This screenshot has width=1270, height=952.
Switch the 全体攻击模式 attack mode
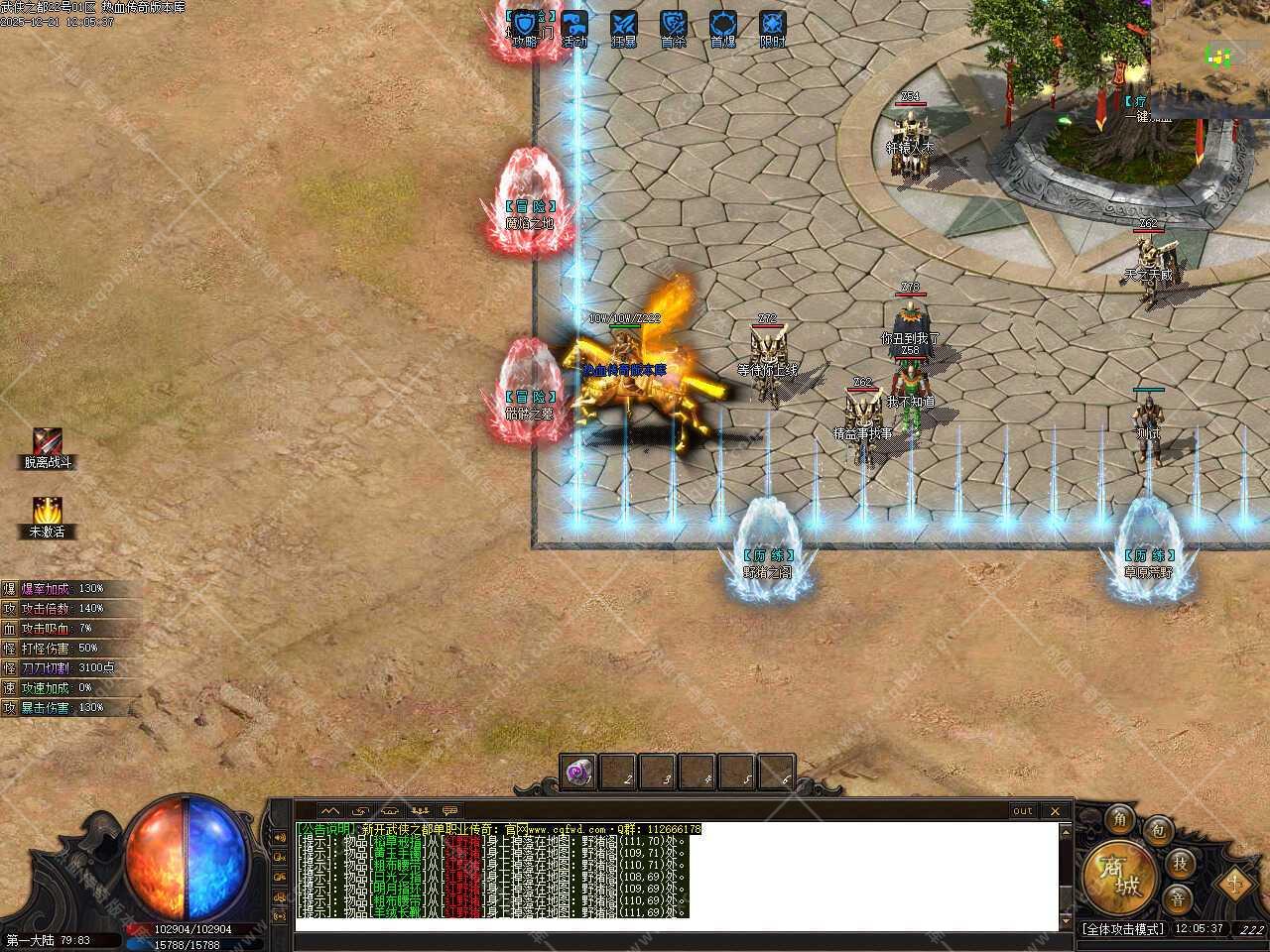(1122, 929)
